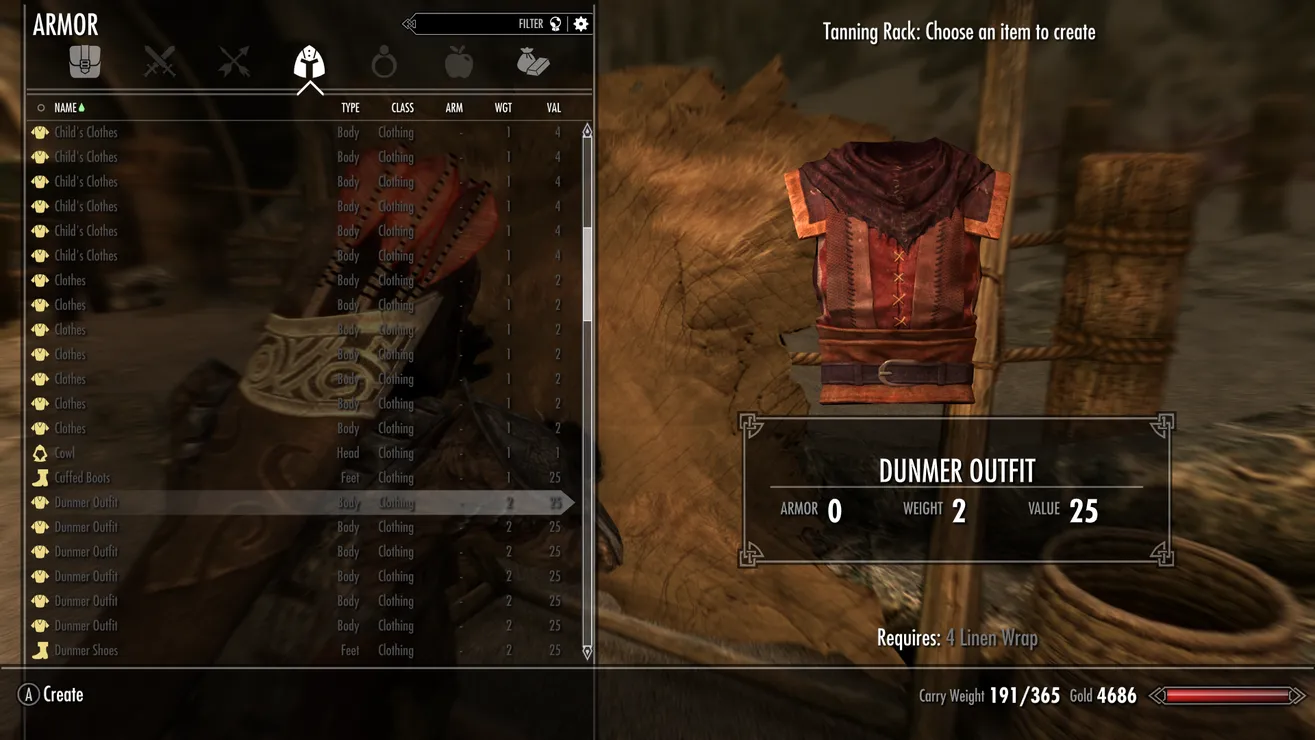Switch to the bow and arrow tab
This screenshot has width=1315, height=740.
pyautogui.click(x=234, y=63)
